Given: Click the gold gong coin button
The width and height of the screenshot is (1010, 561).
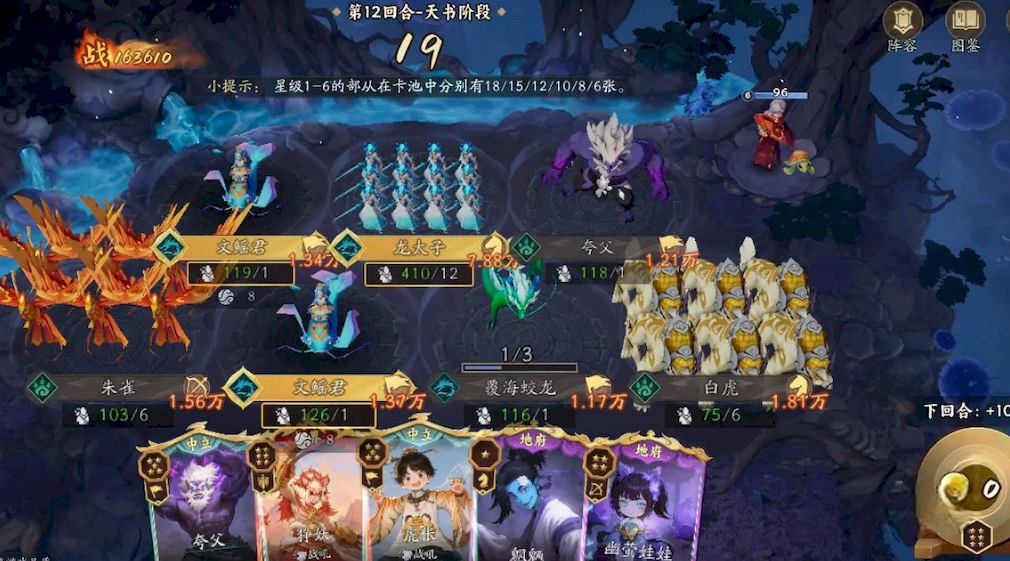Looking at the screenshot, I should click(x=961, y=487).
